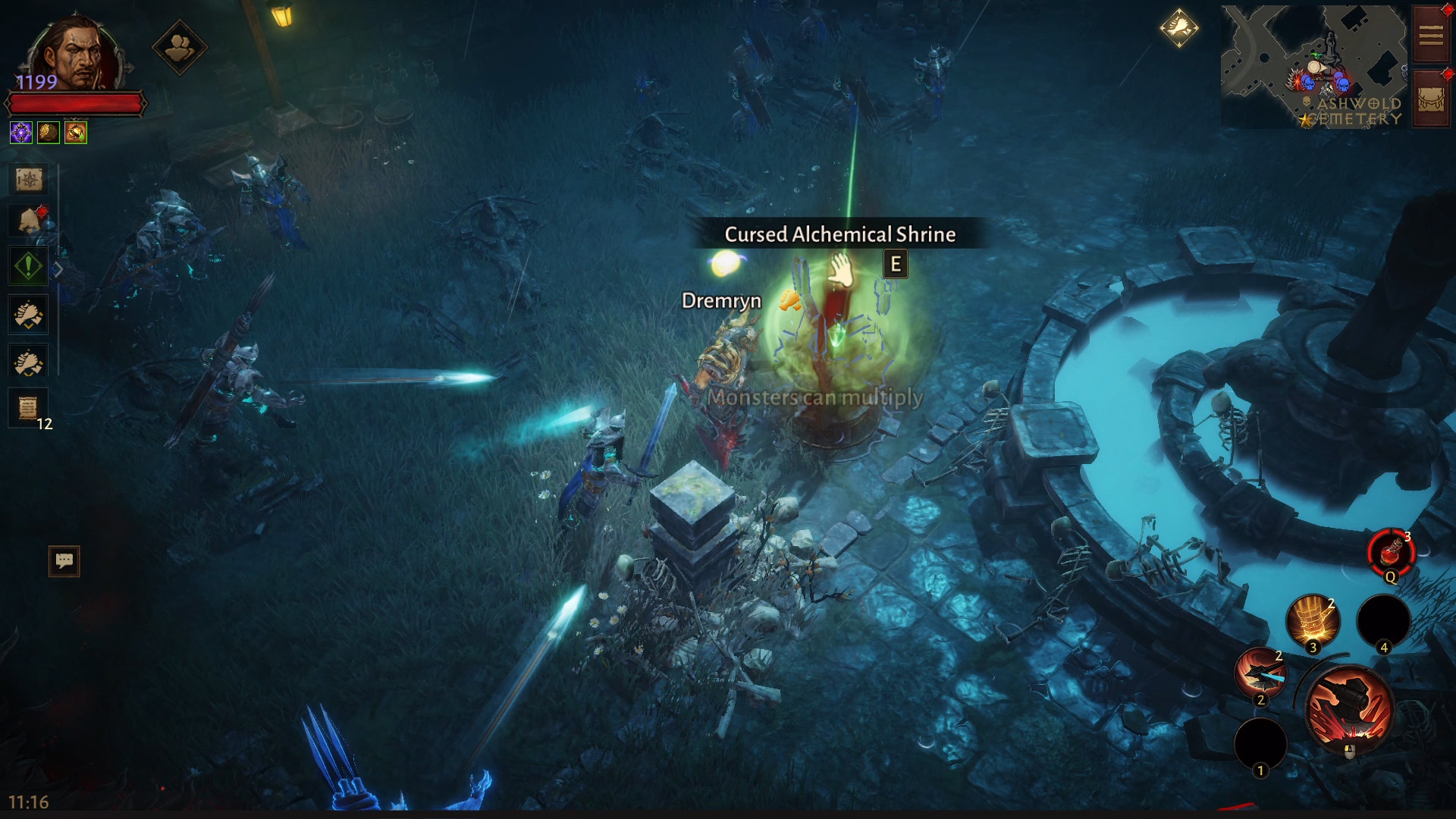1456x819 pixels.
Task: Inspect the golden orb buff icon
Action: click(49, 133)
